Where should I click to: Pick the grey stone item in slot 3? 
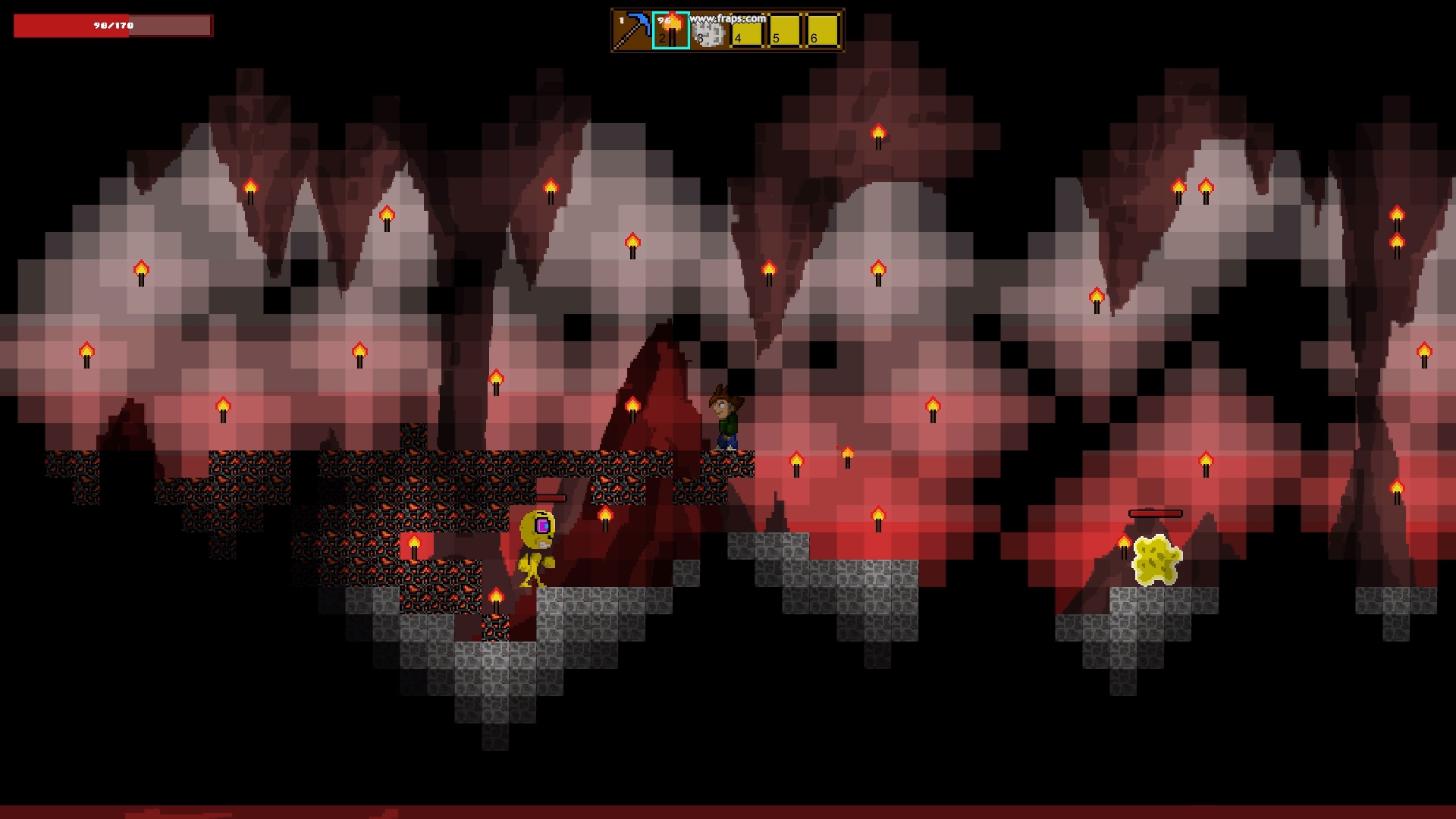(709, 31)
